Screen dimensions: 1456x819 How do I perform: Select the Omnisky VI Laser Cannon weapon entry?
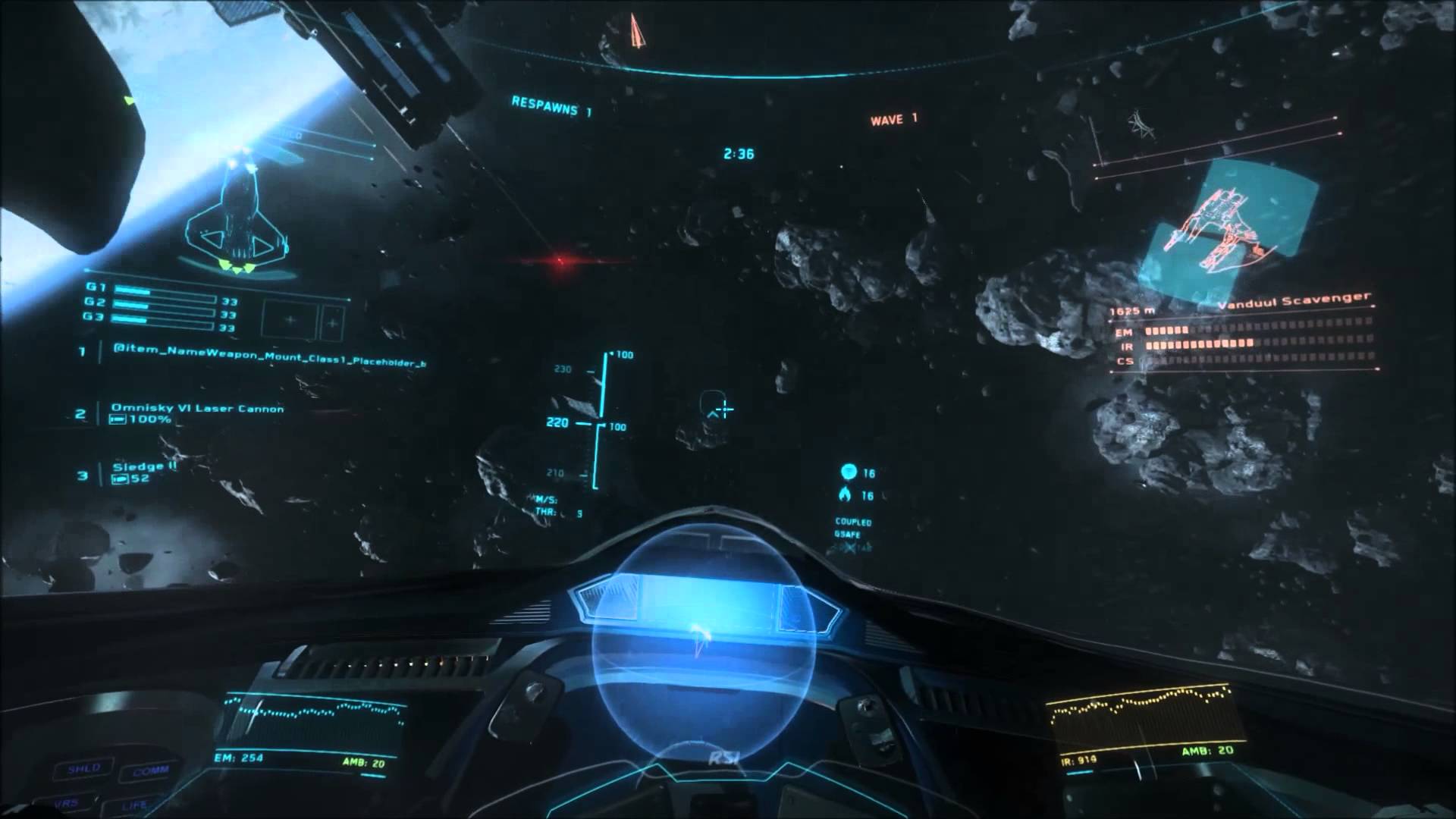(x=197, y=409)
